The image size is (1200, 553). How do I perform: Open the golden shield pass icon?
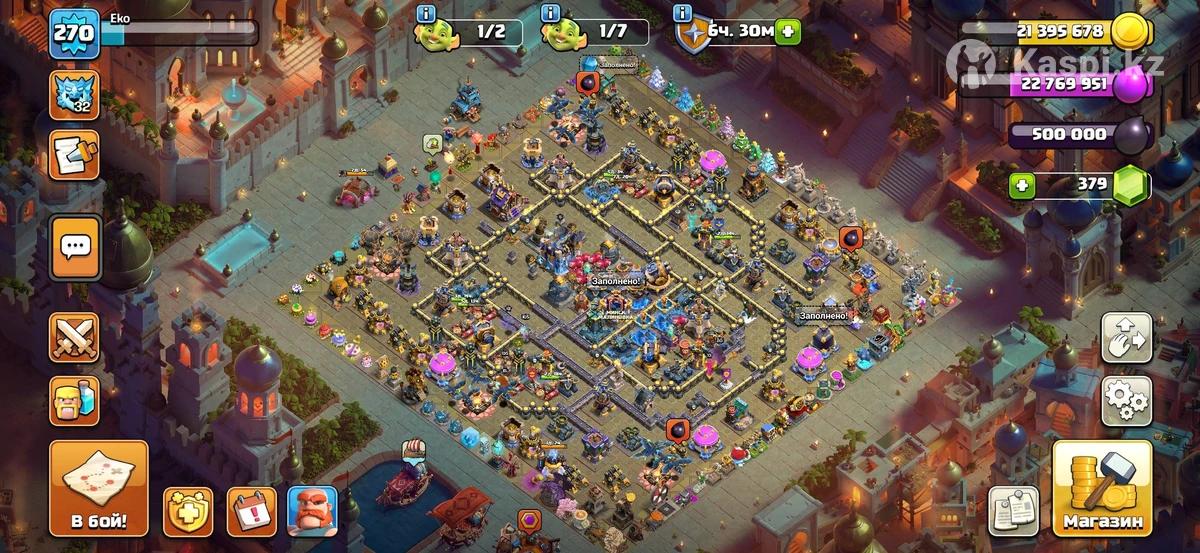coord(188,512)
